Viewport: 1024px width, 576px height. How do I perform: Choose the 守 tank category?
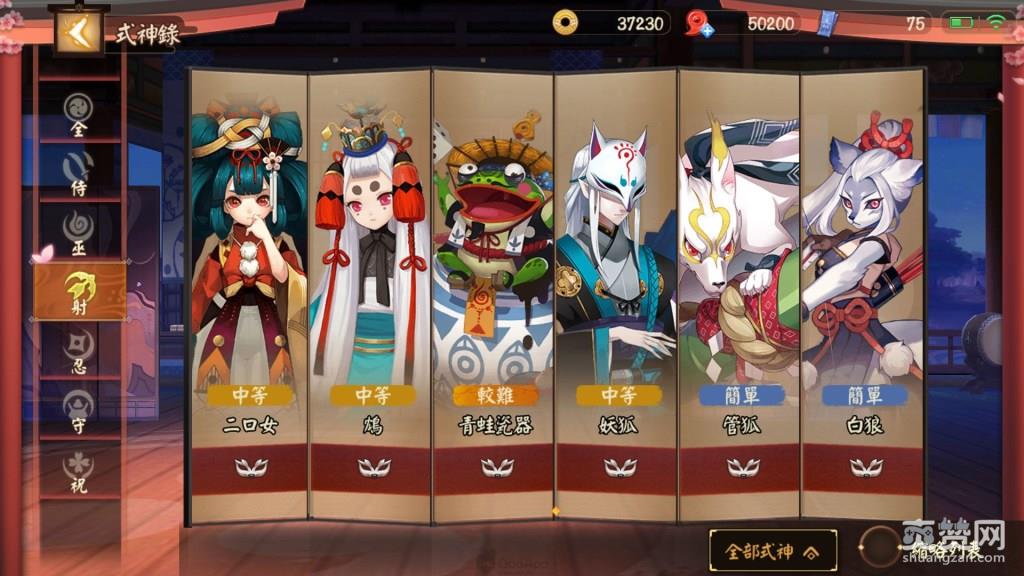tap(79, 410)
